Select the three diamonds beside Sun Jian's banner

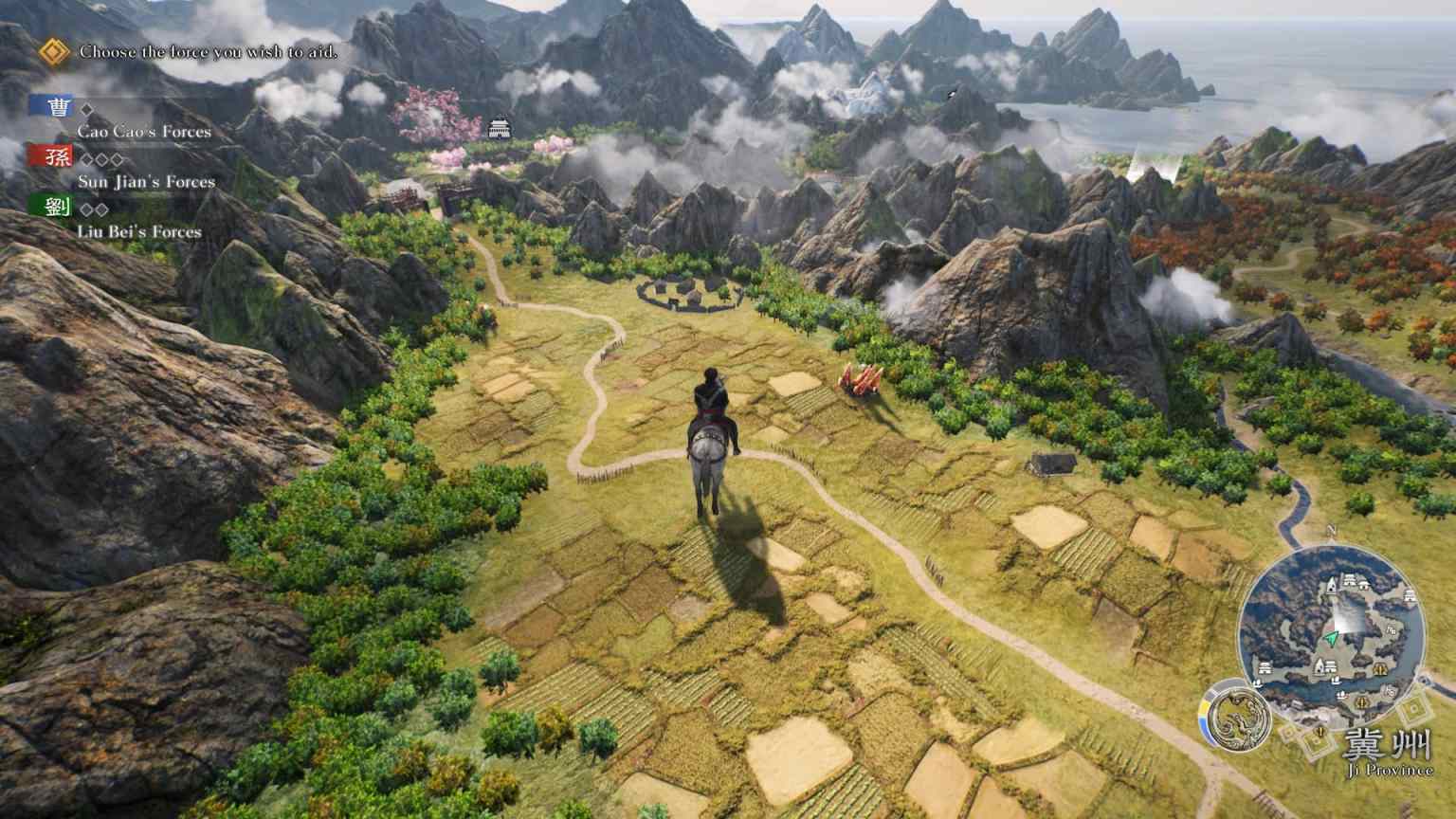(x=100, y=158)
